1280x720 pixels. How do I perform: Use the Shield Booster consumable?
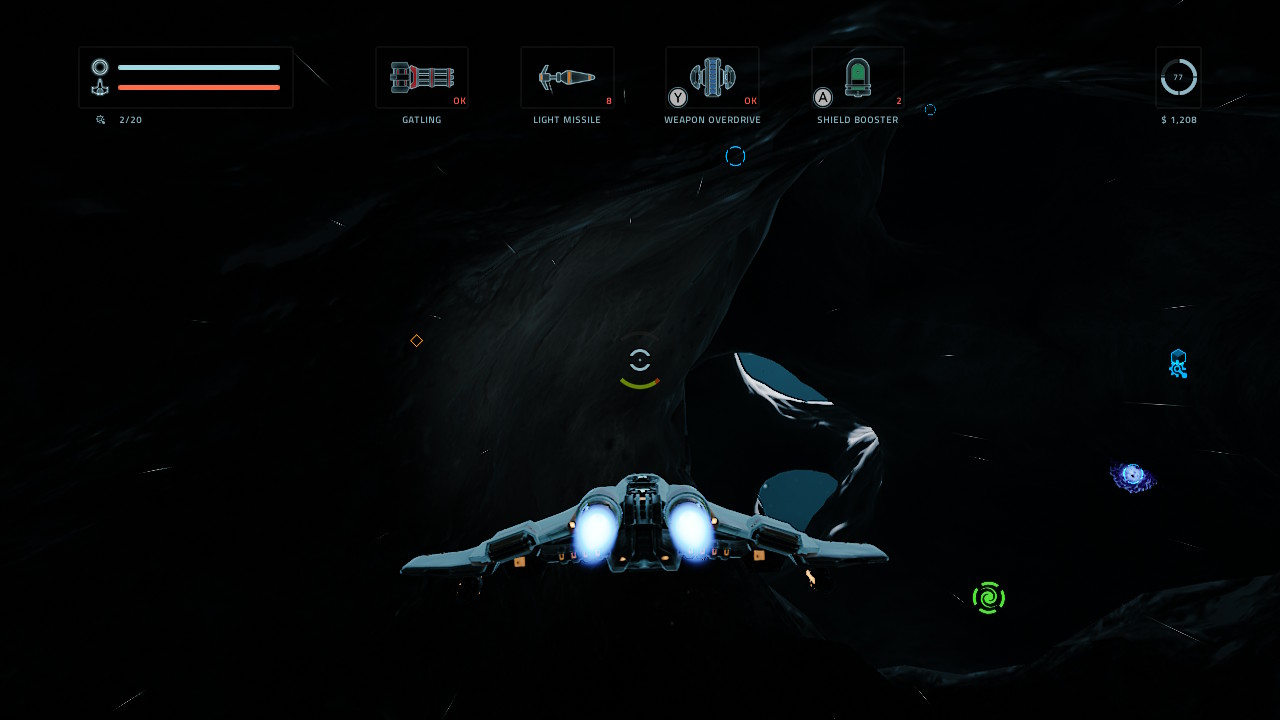[x=858, y=78]
